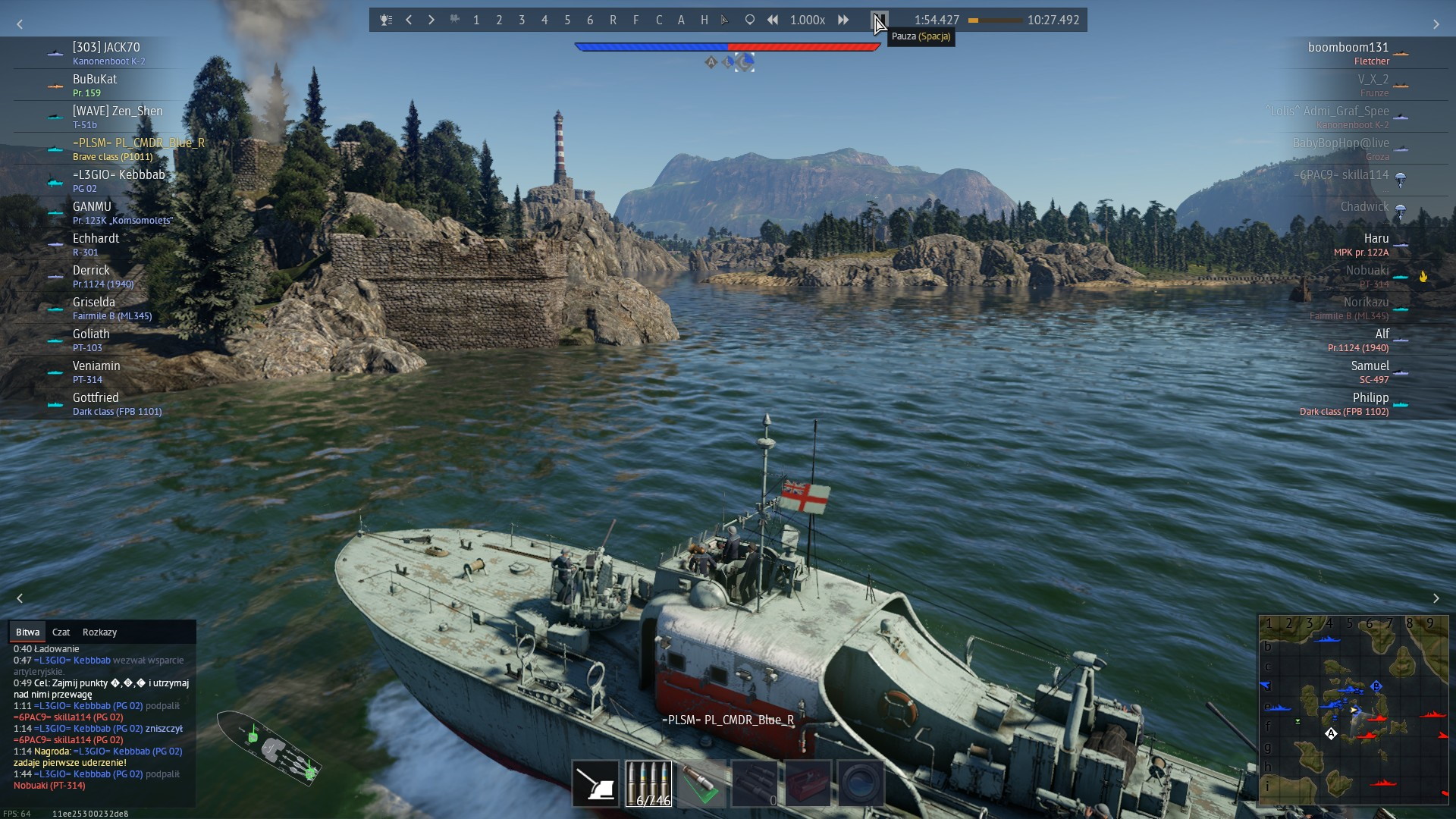Screen dimensions: 1456x819
Task: Select camera preset 1 in replay toolbar
Action: [476, 20]
